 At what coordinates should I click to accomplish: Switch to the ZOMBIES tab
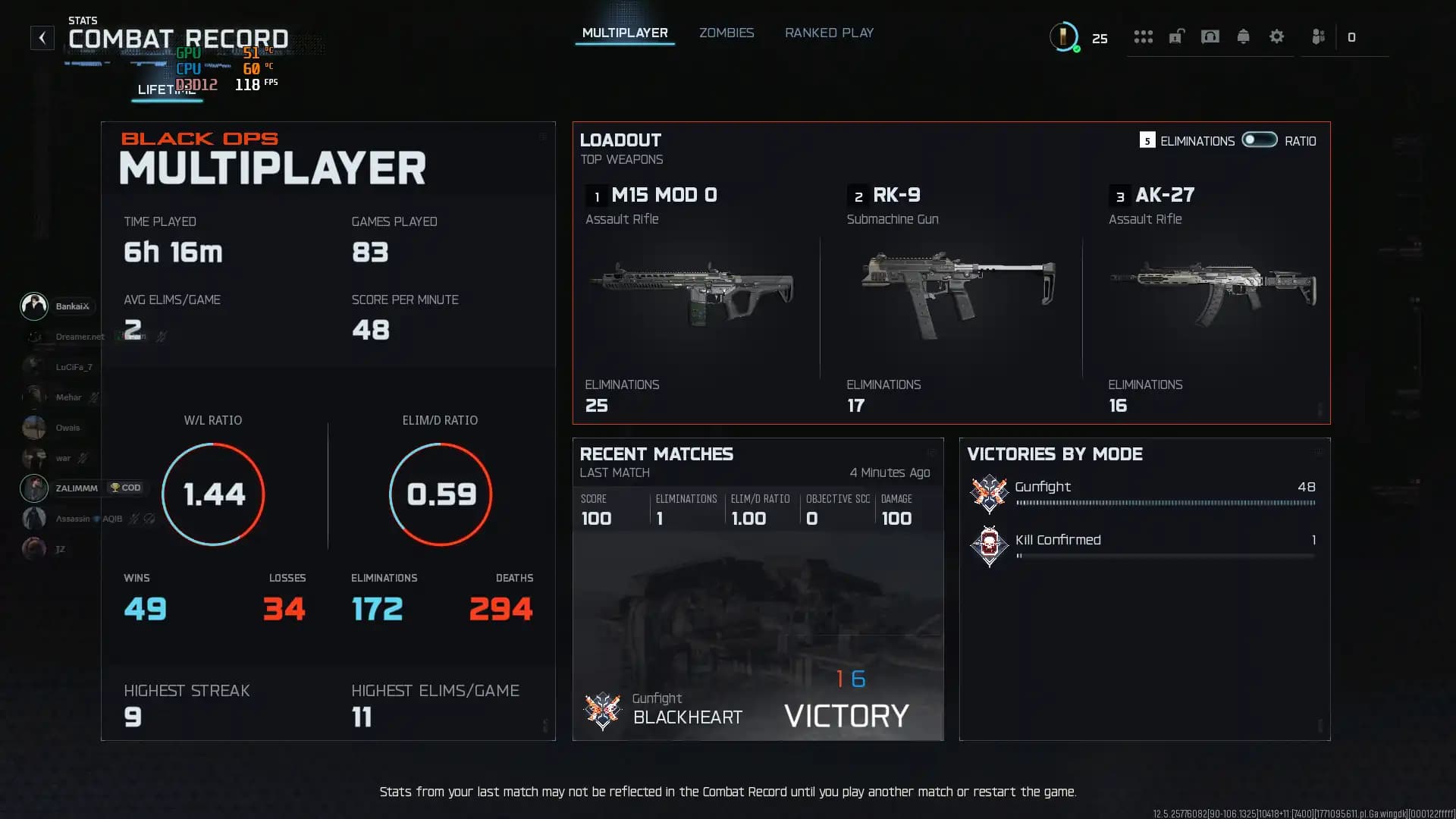tap(726, 33)
